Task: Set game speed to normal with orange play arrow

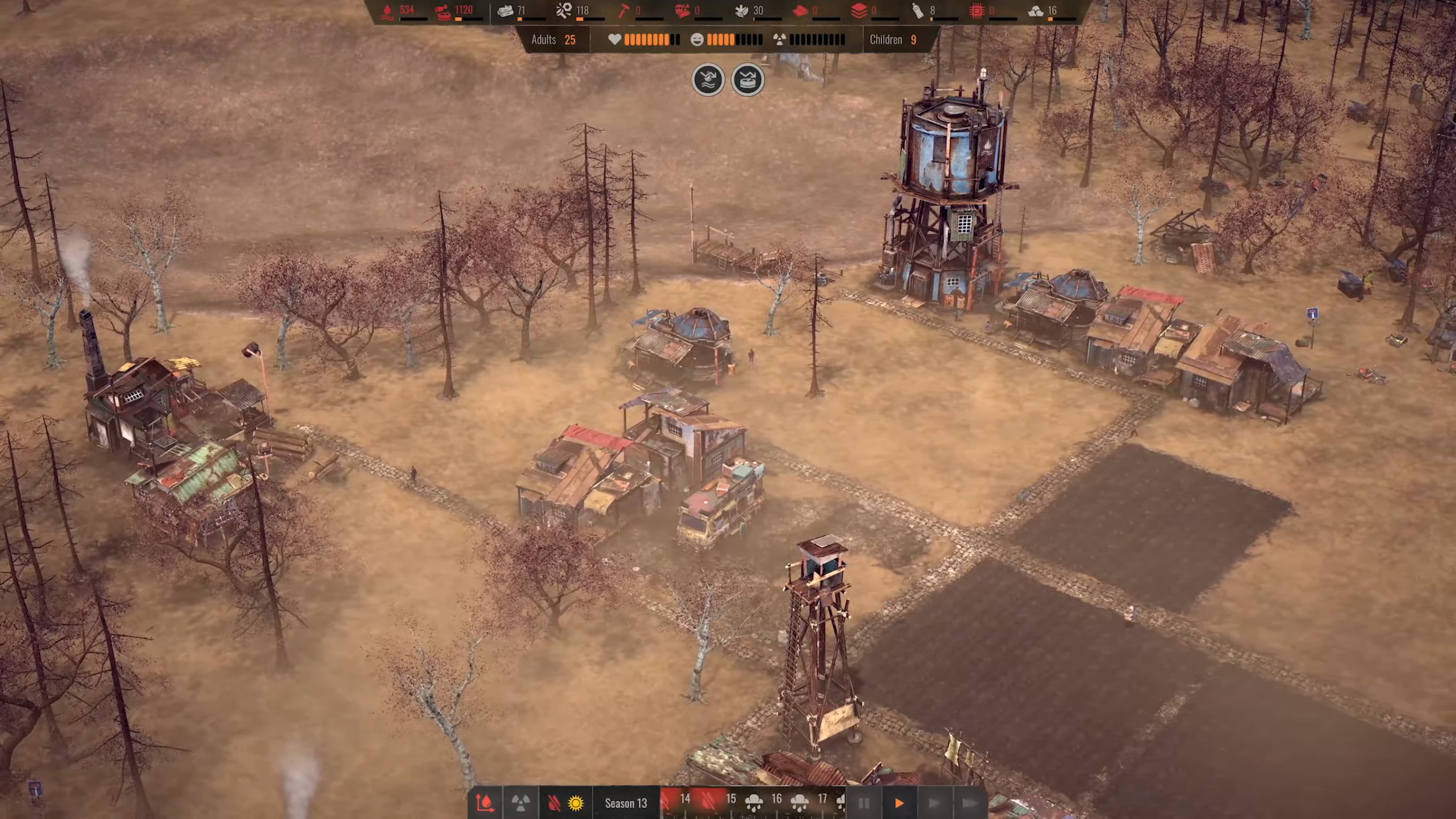Action: tap(899, 803)
